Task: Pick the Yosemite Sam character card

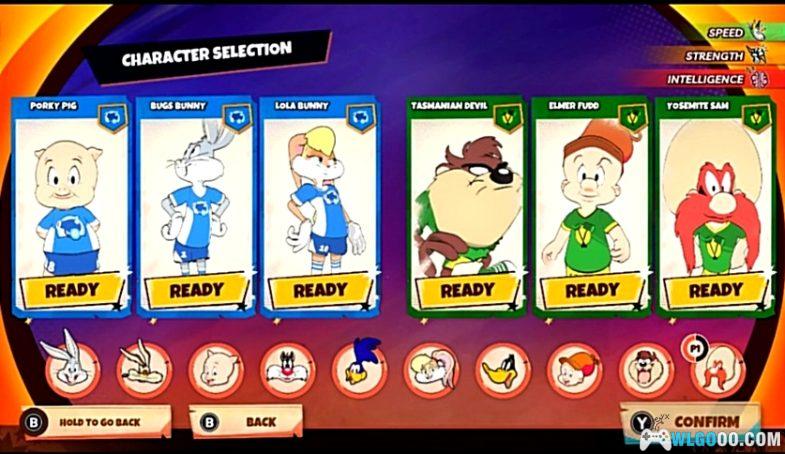Action: (715, 203)
